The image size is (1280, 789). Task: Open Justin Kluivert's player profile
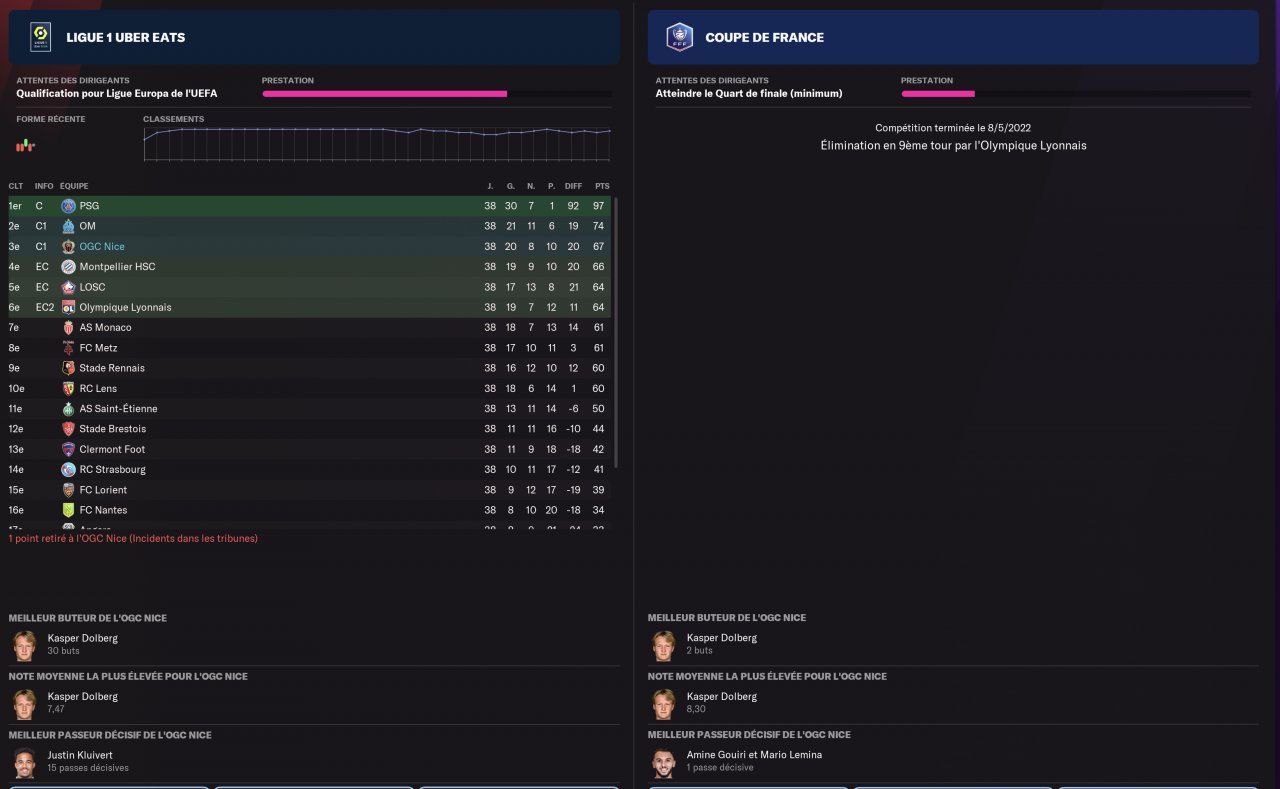[x=82, y=755]
